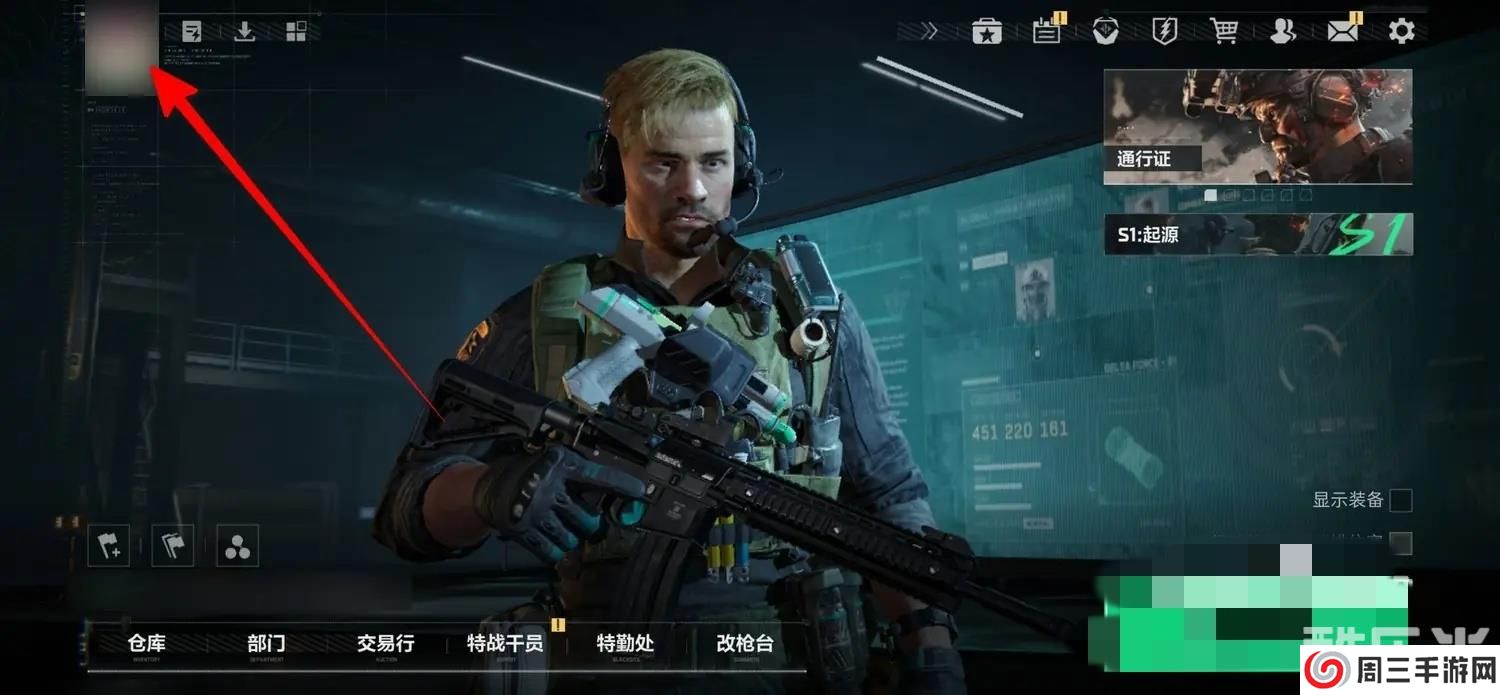Open the calendar events icon
Image resolution: width=1500 pixels, height=695 pixels.
1046,31
